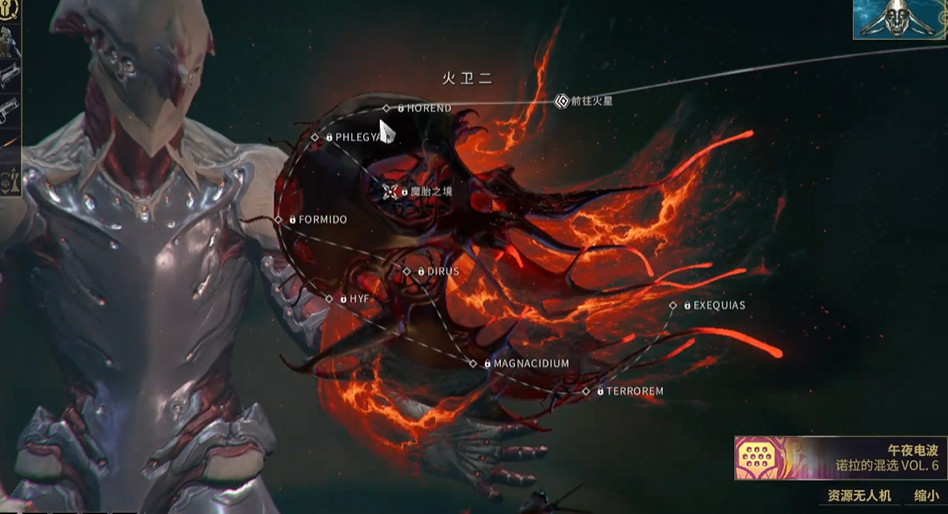Travel to Mars via 前往火星 junction

tap(562, 101)
